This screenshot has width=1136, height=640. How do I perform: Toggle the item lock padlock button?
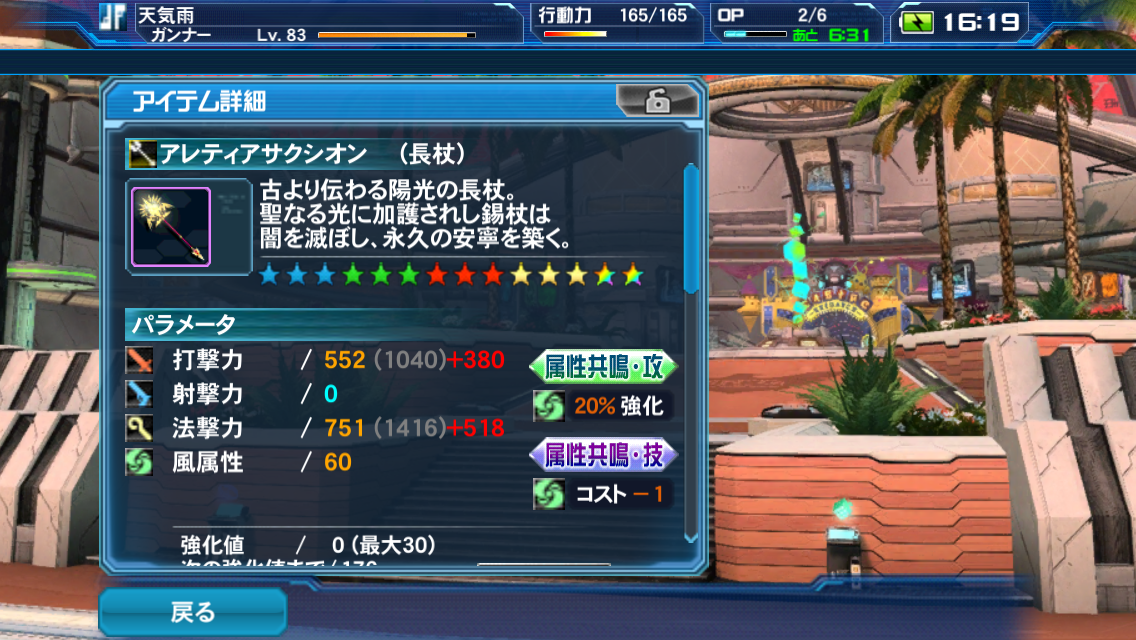coord(656,101)
